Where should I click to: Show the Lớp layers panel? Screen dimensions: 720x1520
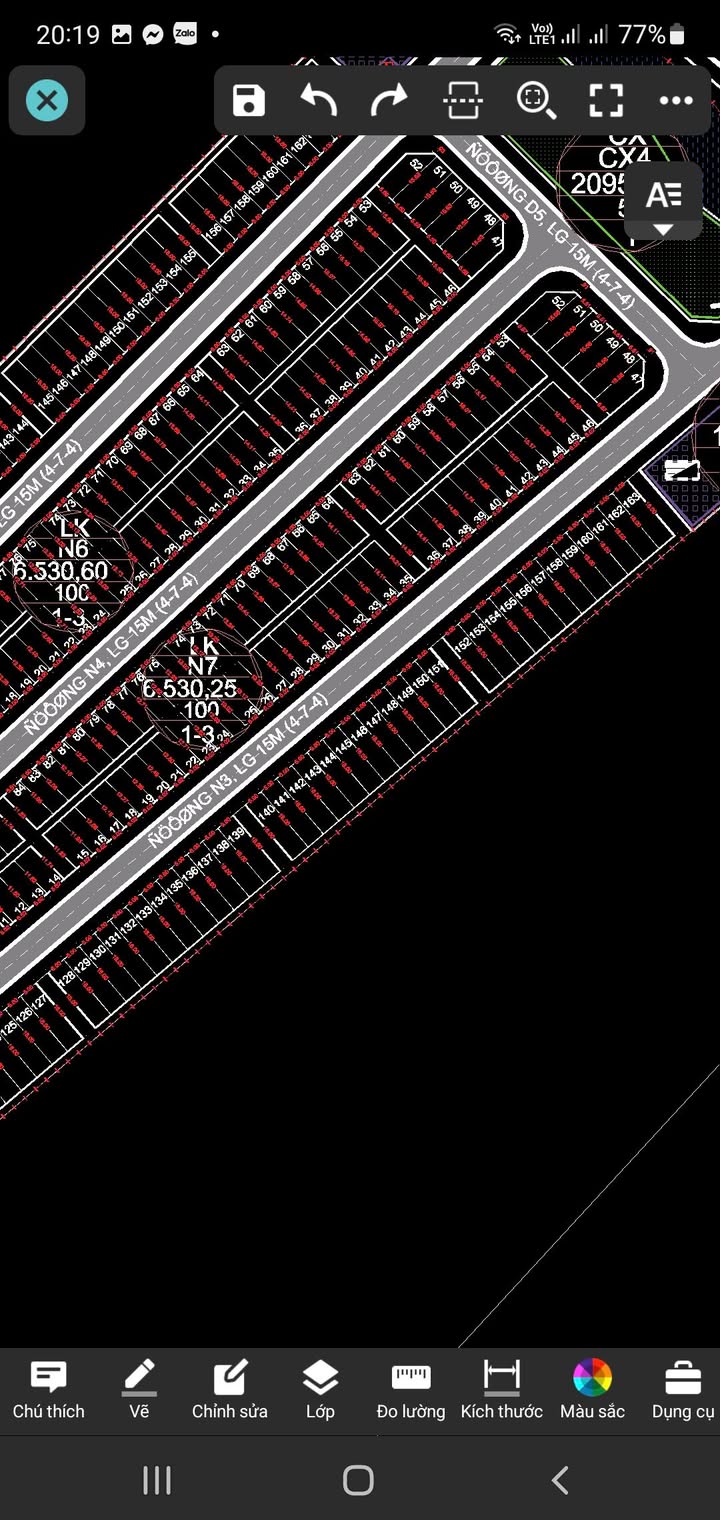coord(320,1390)
